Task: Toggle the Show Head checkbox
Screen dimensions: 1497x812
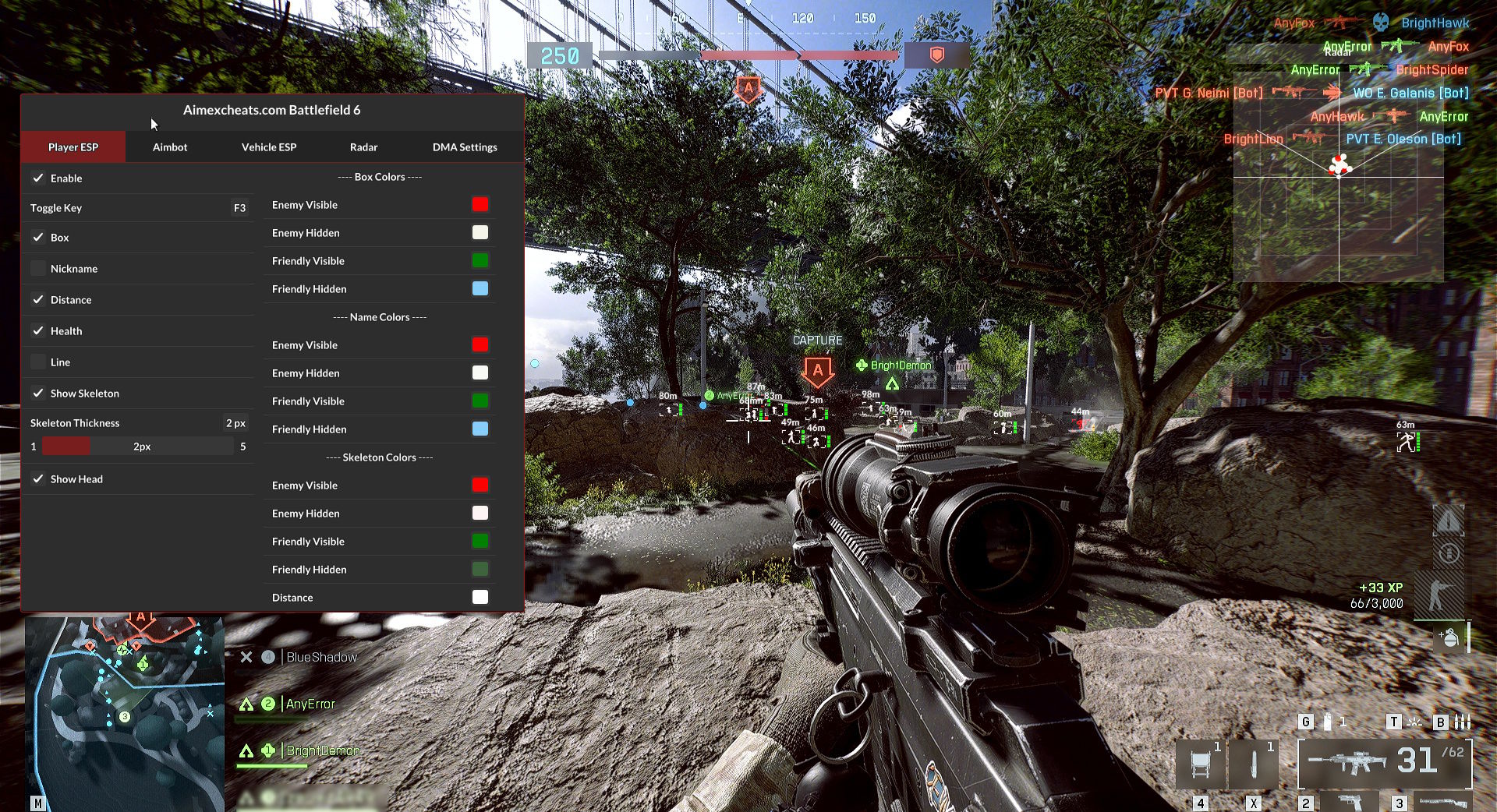Action: [38, 479]
